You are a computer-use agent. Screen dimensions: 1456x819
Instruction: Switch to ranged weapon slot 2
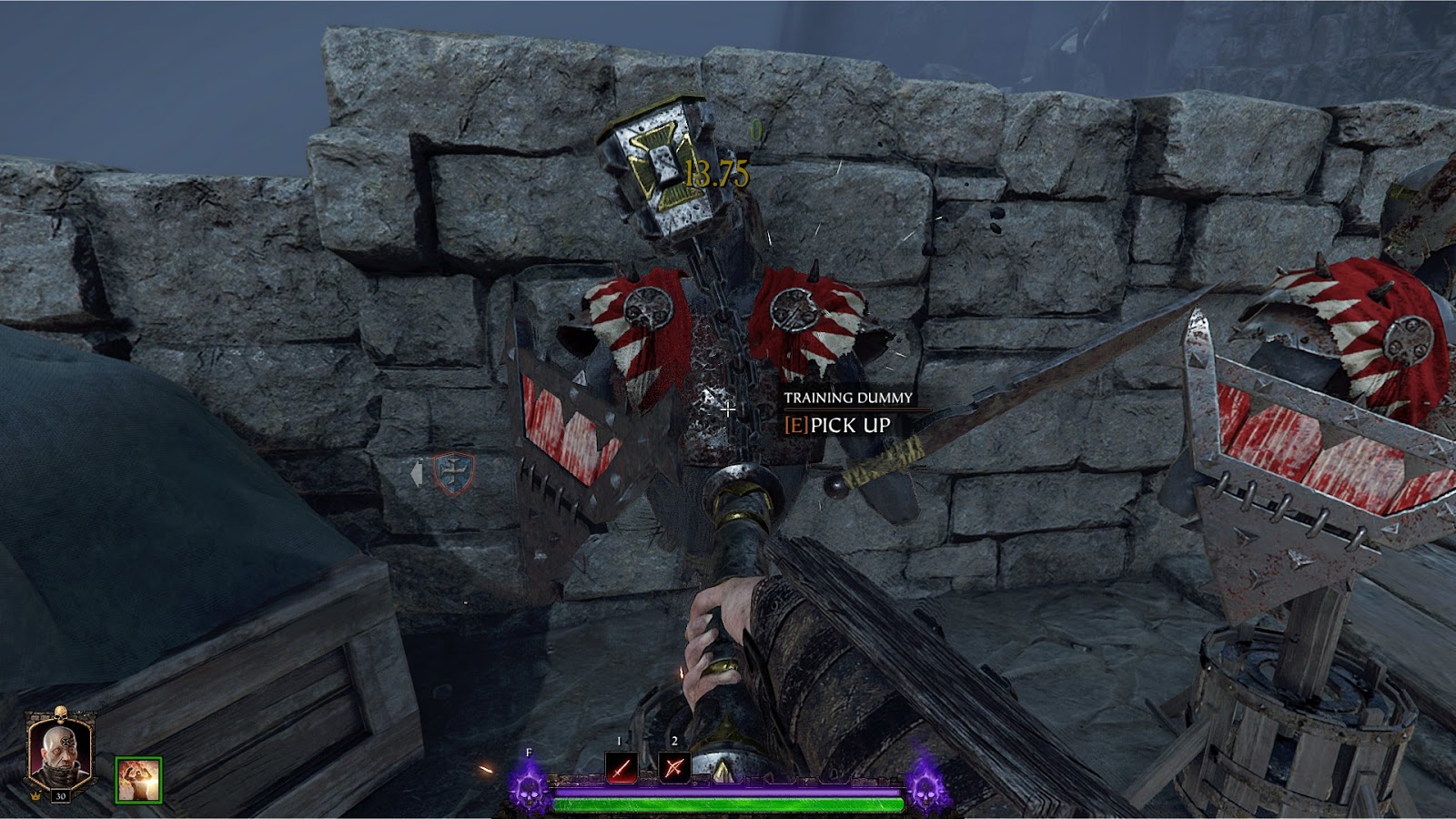pyautogui.click(x=674, y=769)
